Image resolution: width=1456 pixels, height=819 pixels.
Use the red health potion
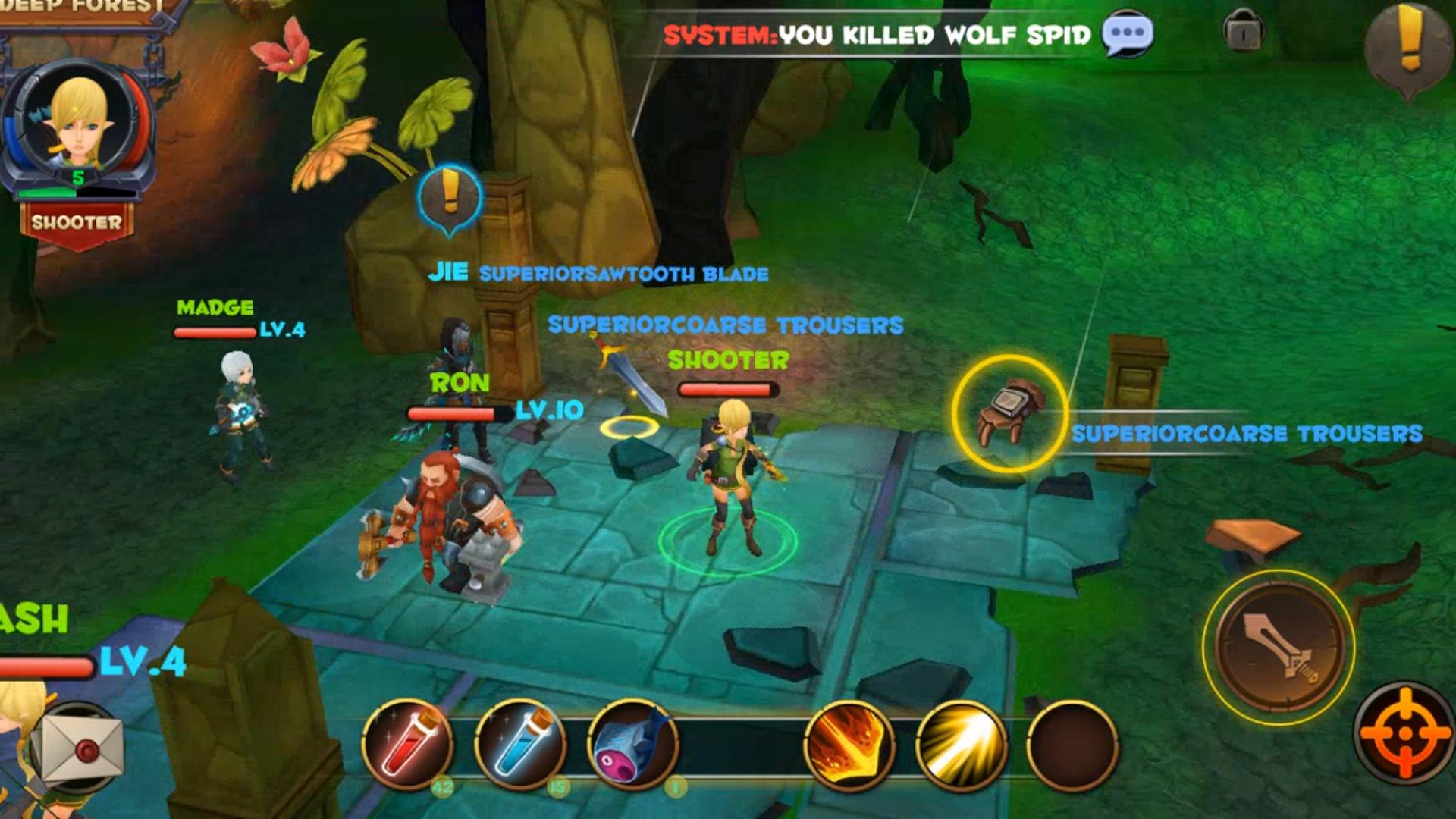click(x=408, y=745)
